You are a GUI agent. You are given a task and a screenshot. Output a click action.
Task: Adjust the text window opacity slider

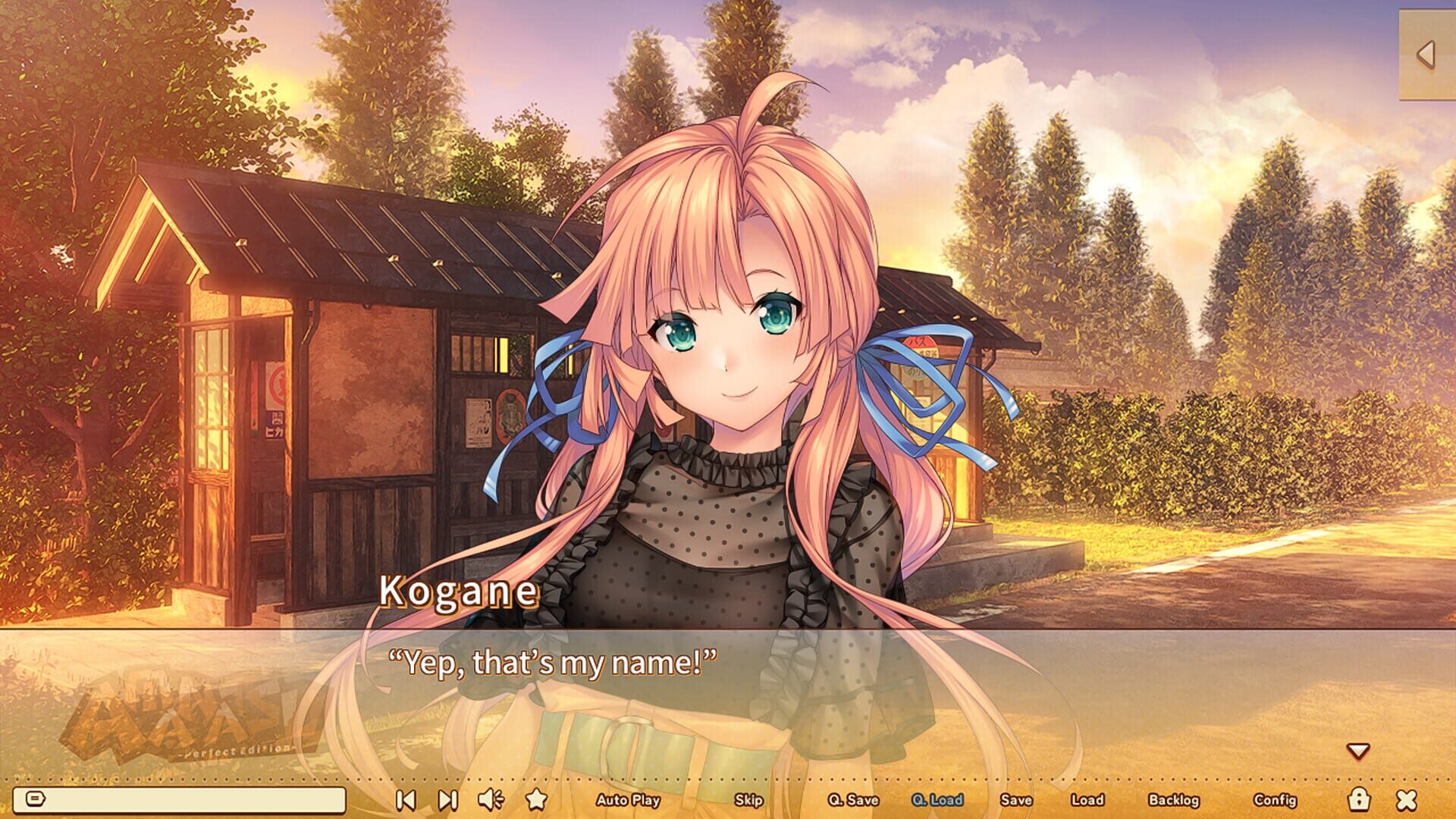[182, 799]
